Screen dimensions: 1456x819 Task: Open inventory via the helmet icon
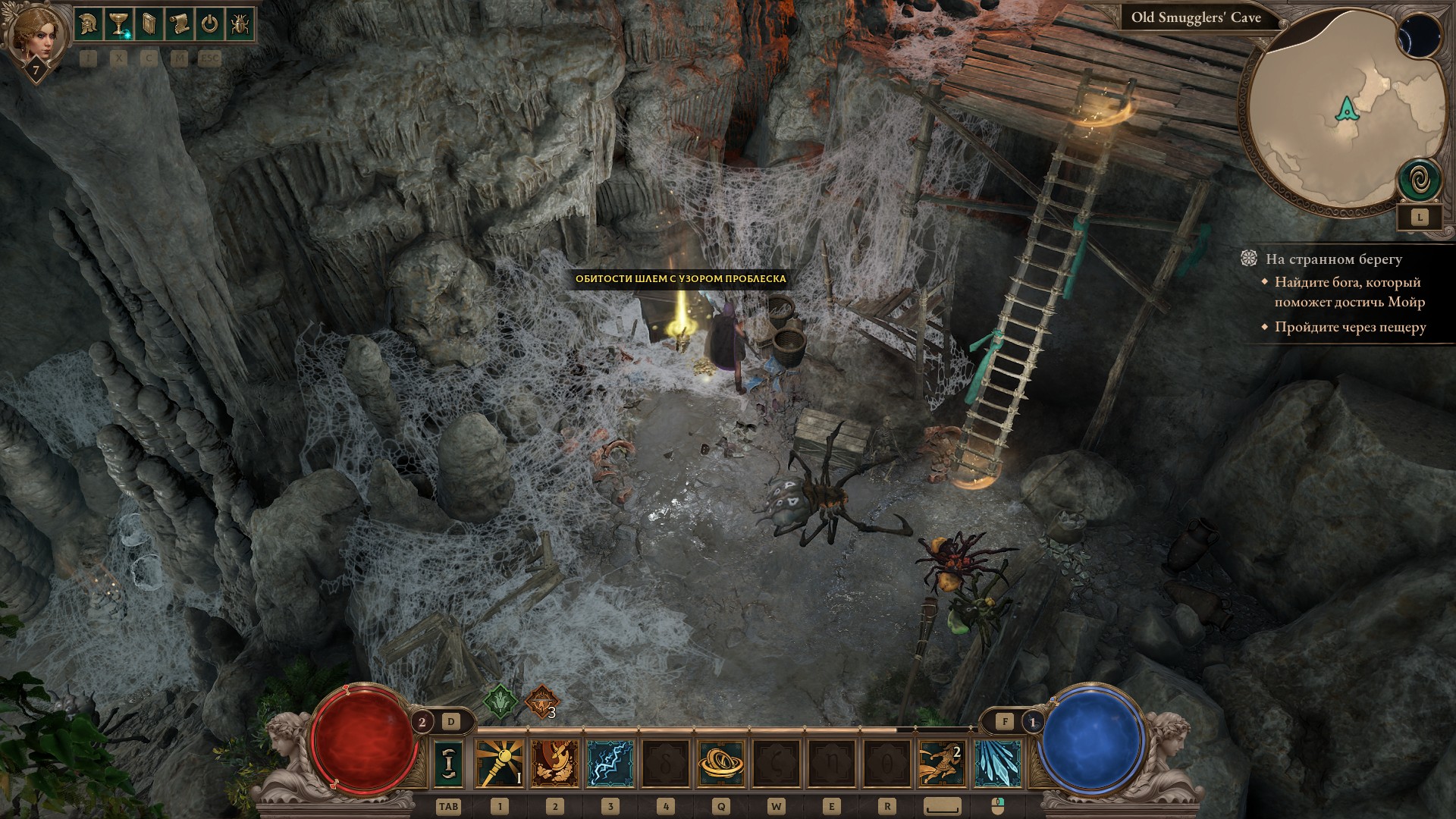coord(89,24)
